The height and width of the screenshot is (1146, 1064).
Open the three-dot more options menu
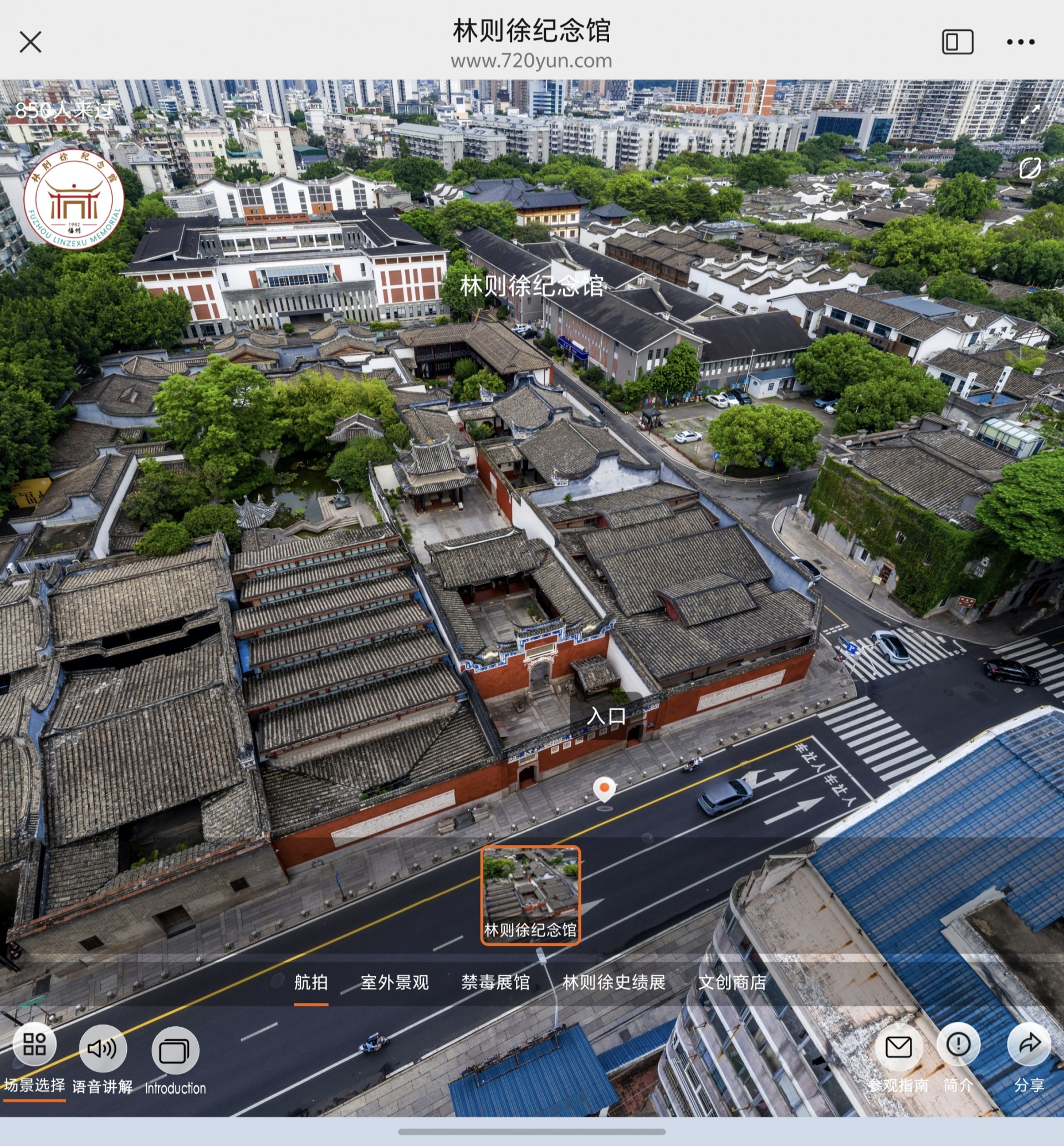[x=1020, y=42]
